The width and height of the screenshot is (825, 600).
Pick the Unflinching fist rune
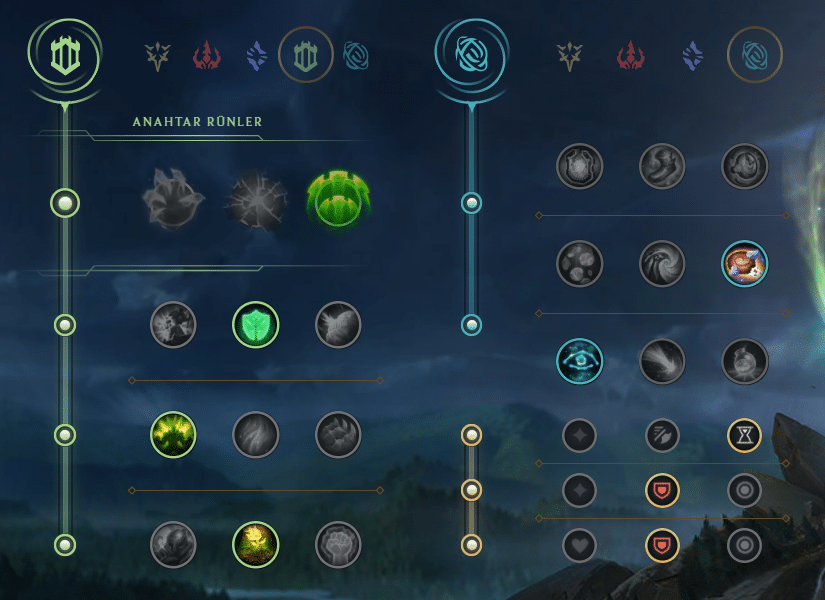(x=338, y=545)
